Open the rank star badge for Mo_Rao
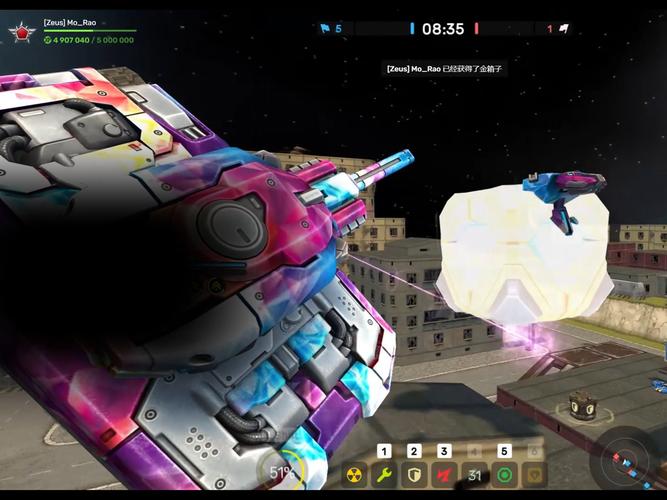Image resolution: width=667 pixels, height=500 pixels. click(x=19, y=32)
